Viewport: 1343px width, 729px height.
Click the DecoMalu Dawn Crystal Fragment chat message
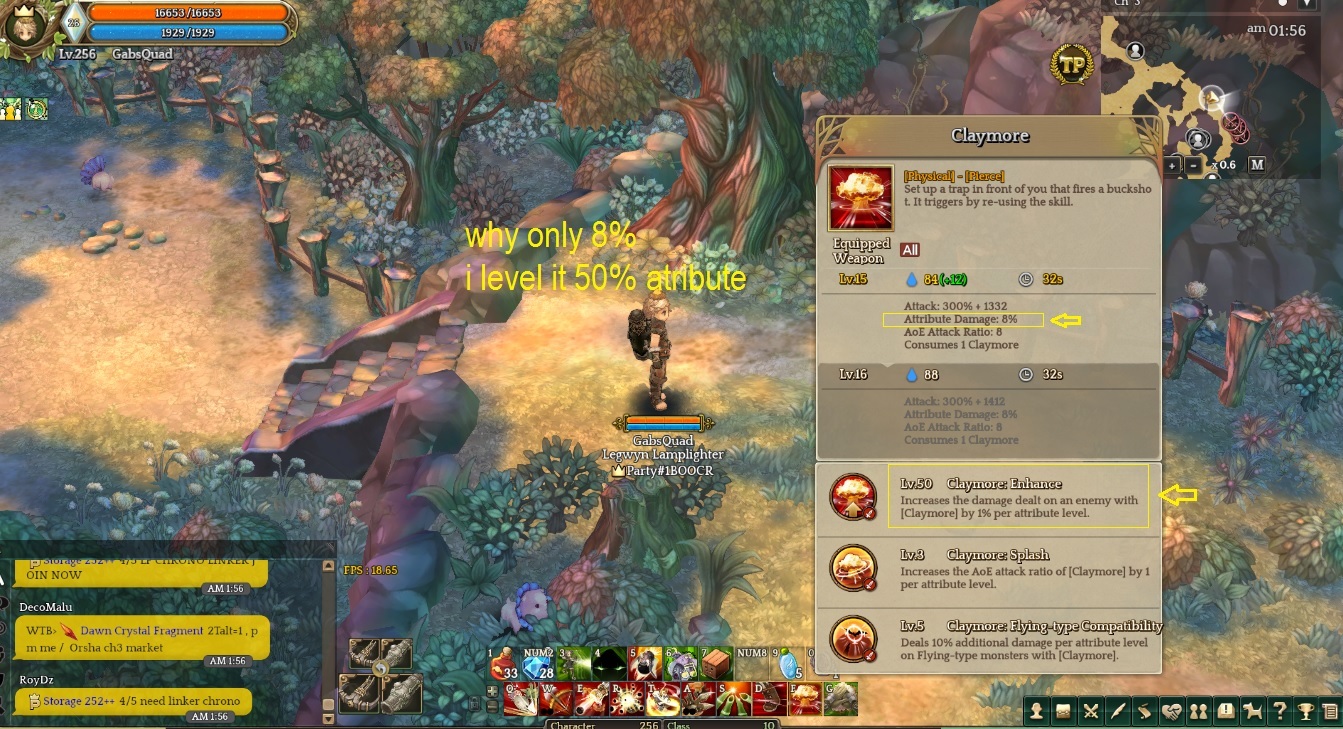click(x=141, y=639)
